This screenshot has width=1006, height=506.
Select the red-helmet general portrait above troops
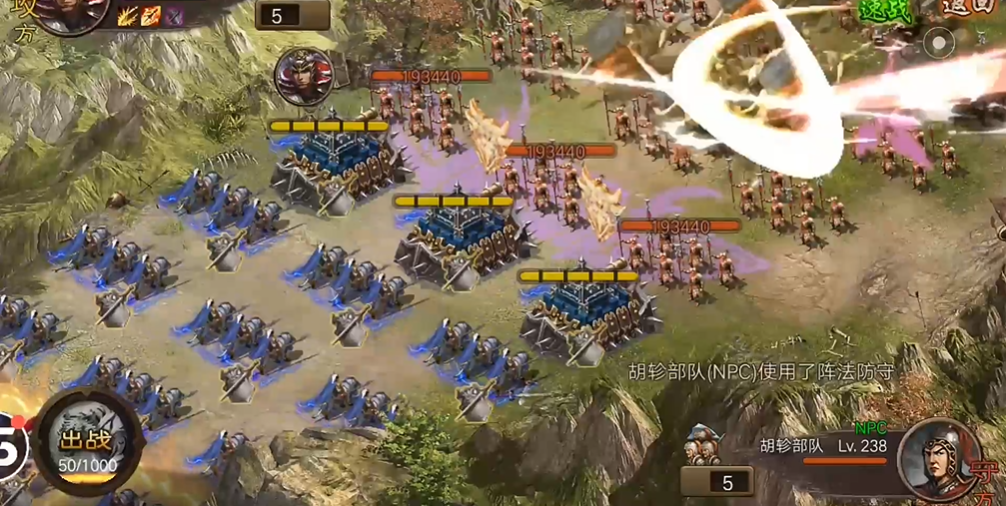303,77
